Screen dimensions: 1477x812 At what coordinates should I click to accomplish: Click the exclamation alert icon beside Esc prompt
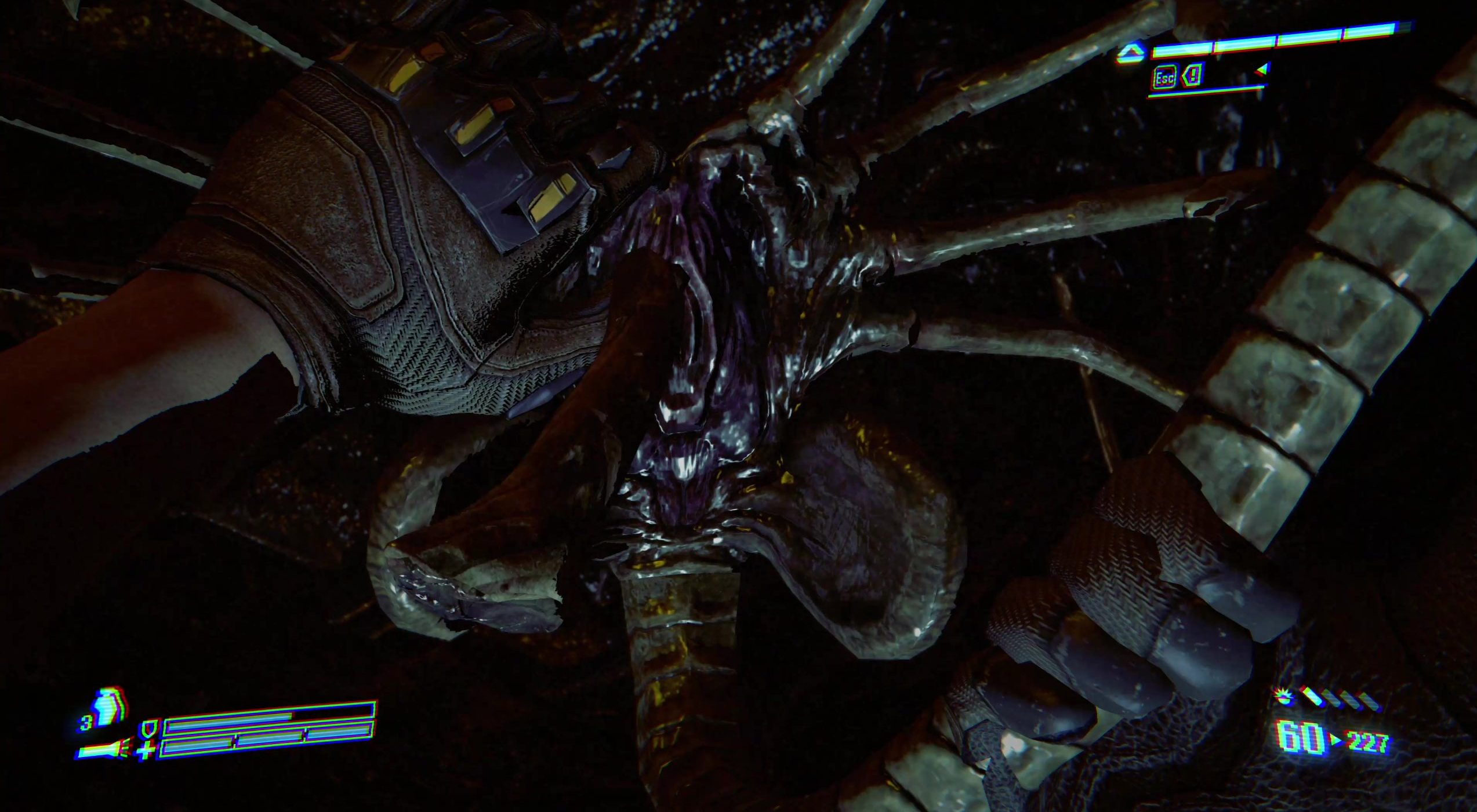pyautogui.click(x=1193, y=78)
